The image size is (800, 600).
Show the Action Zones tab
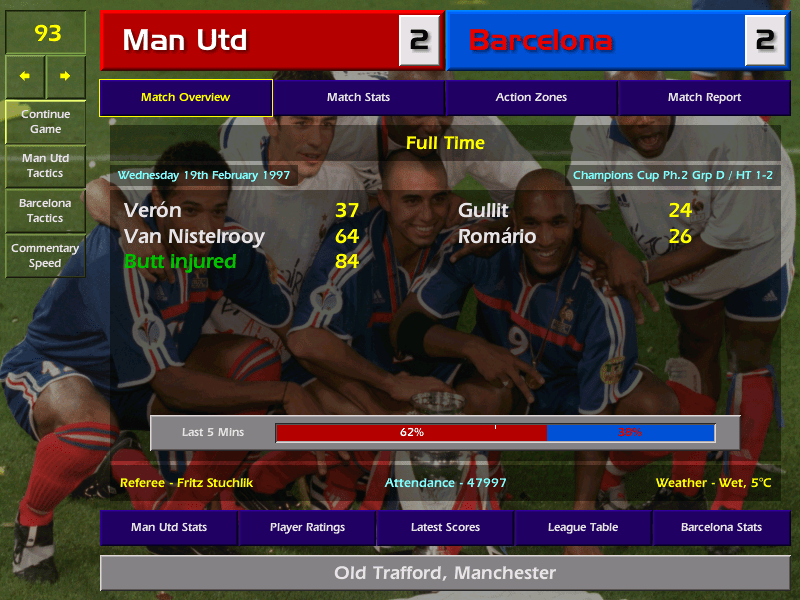pos(531,97)
